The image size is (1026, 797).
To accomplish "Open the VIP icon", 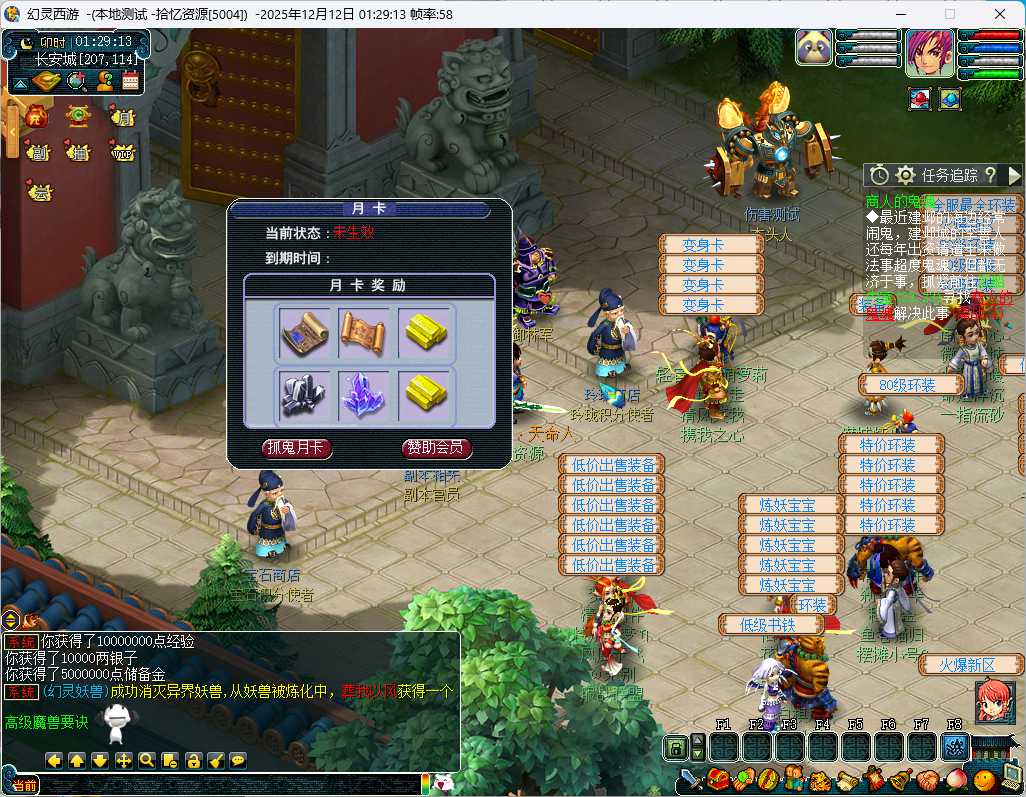I will [x=123, y=153].
